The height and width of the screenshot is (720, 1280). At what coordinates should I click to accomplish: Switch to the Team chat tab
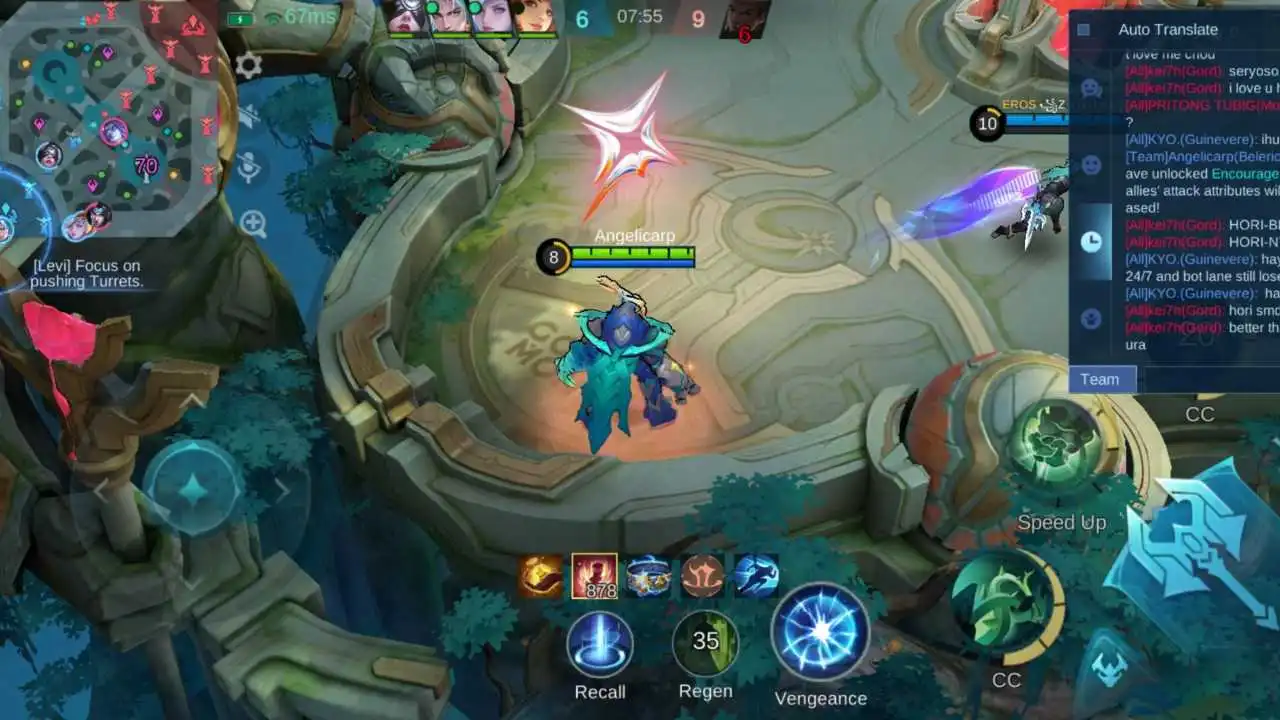1101,378
